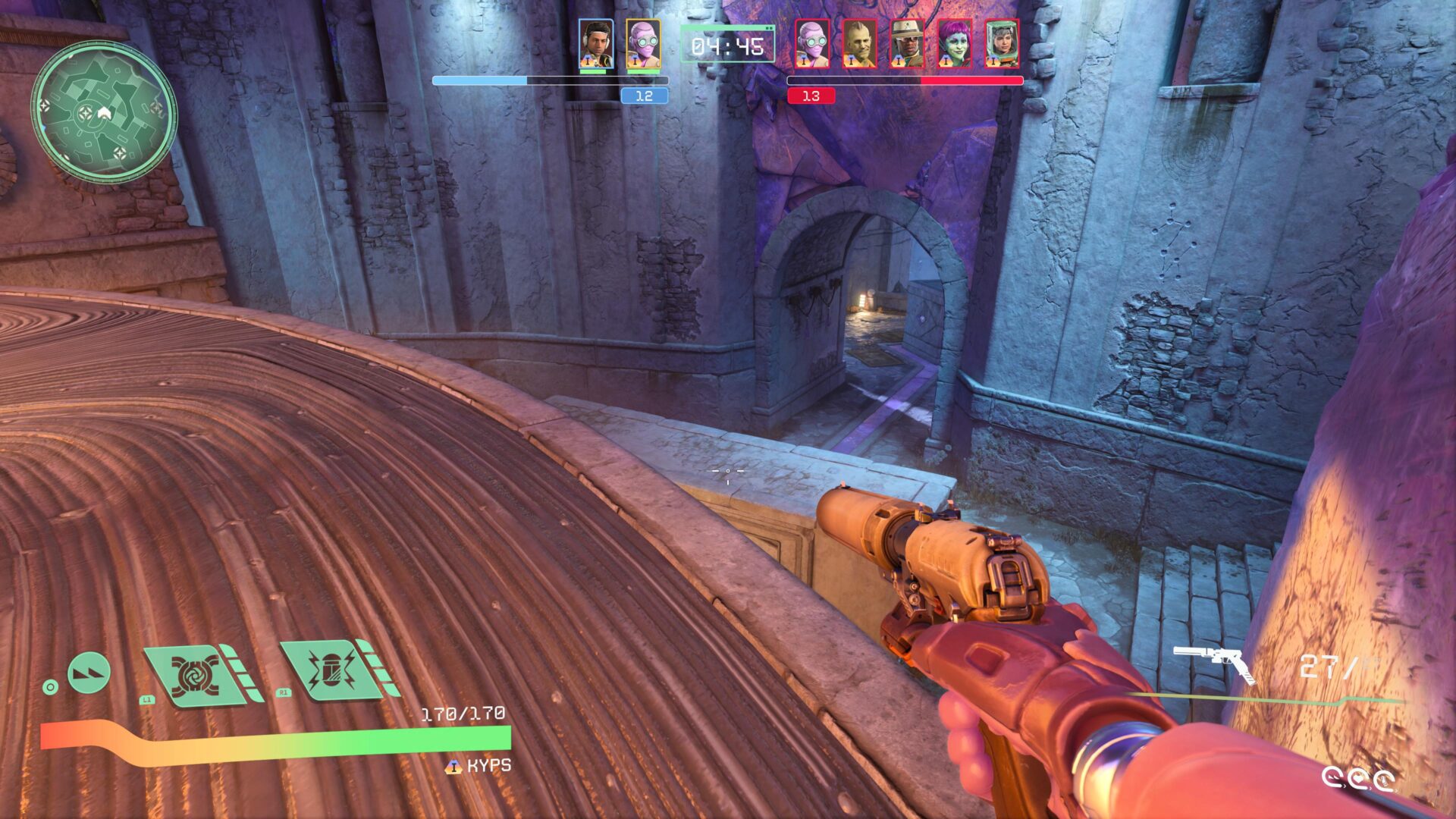Image resolution: width=1456 pixels, height=819 pixels.
Task: Choose the enemy portrait with pink goggles
Action: point(811,44)
